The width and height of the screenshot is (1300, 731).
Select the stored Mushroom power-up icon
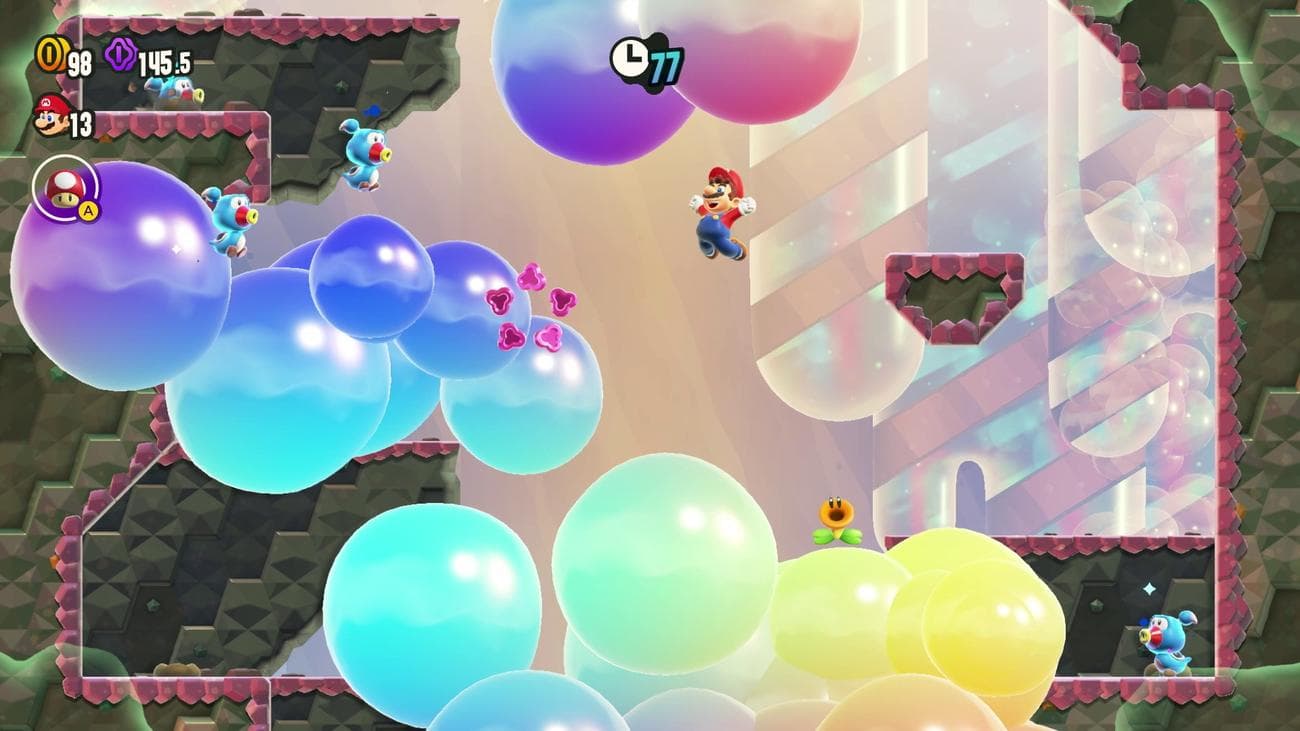pos(65,190)
